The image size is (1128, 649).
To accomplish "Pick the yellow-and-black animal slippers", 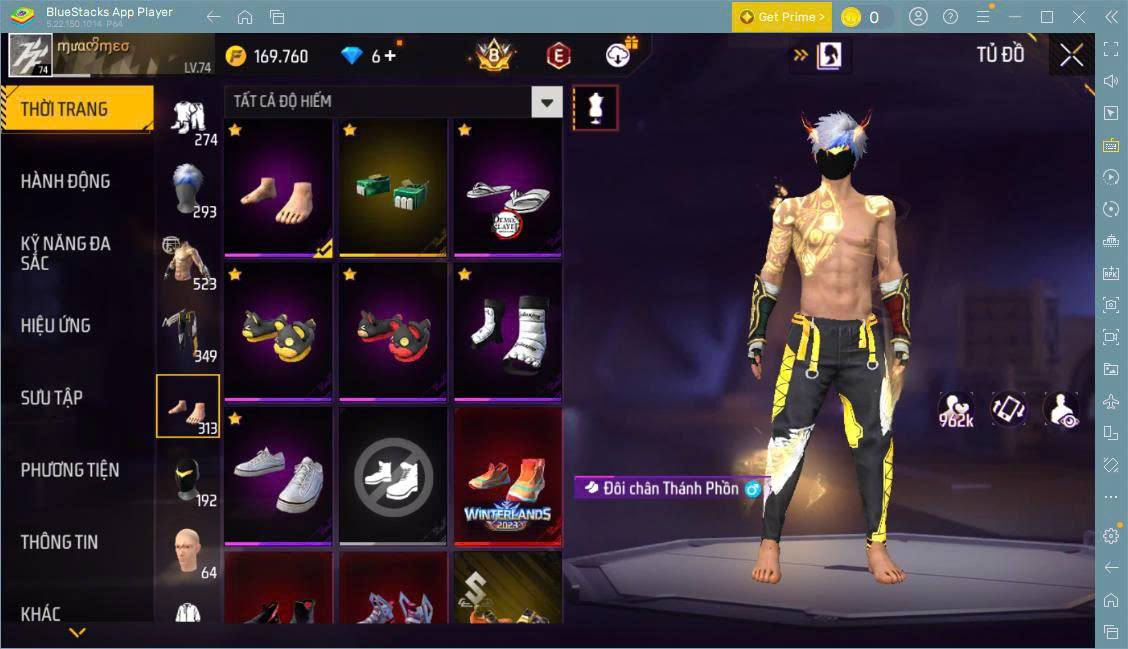I will coord(278,331).
